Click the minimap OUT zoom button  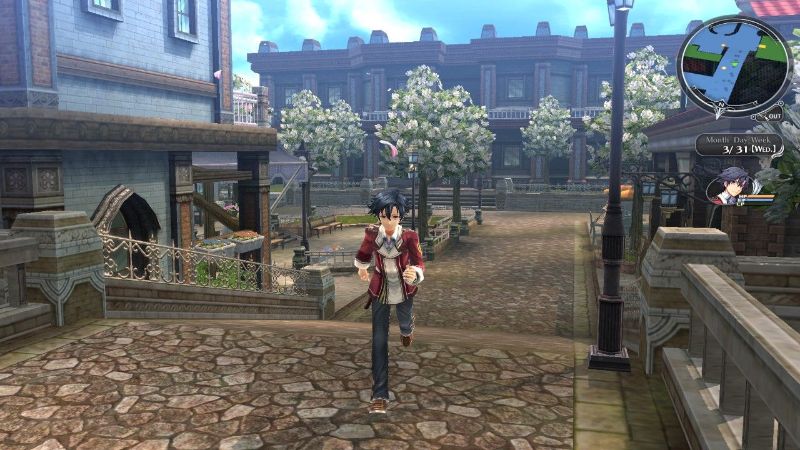tap(773, 116)
